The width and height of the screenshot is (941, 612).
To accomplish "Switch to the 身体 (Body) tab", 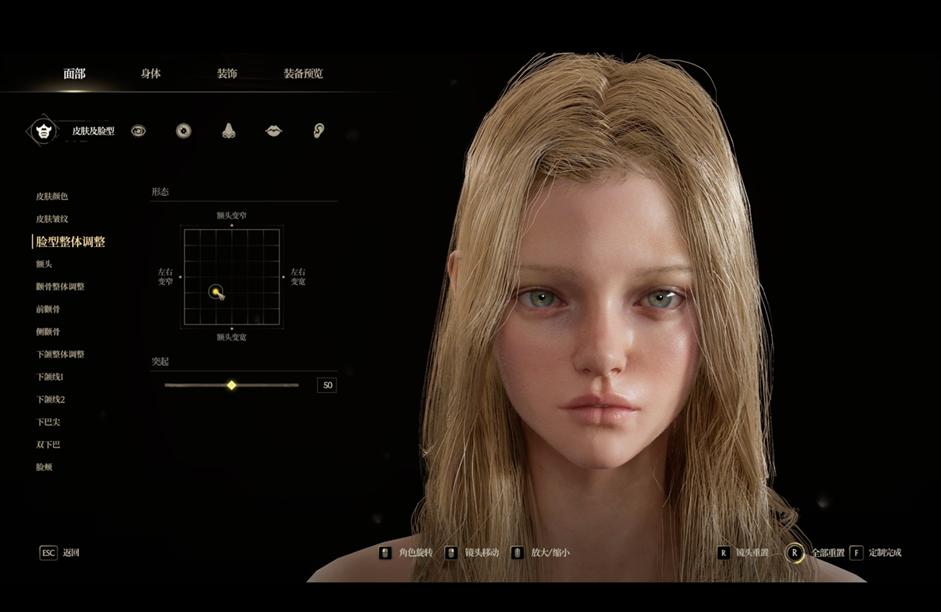I will (x=151, y=74).
